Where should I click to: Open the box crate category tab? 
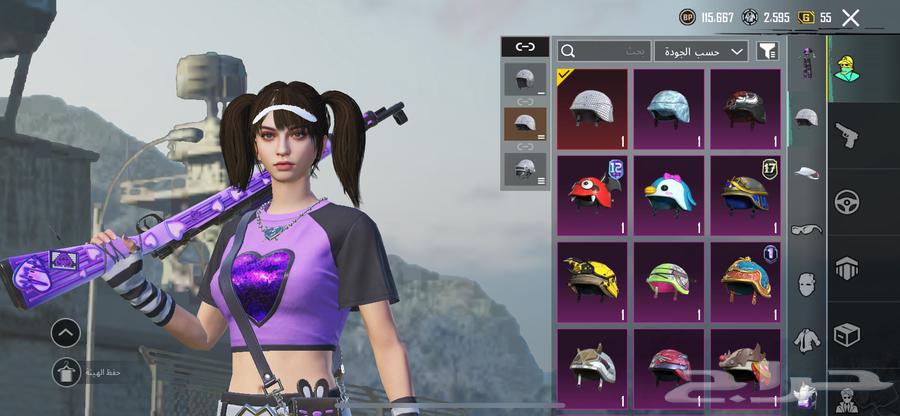pos(846,334)
